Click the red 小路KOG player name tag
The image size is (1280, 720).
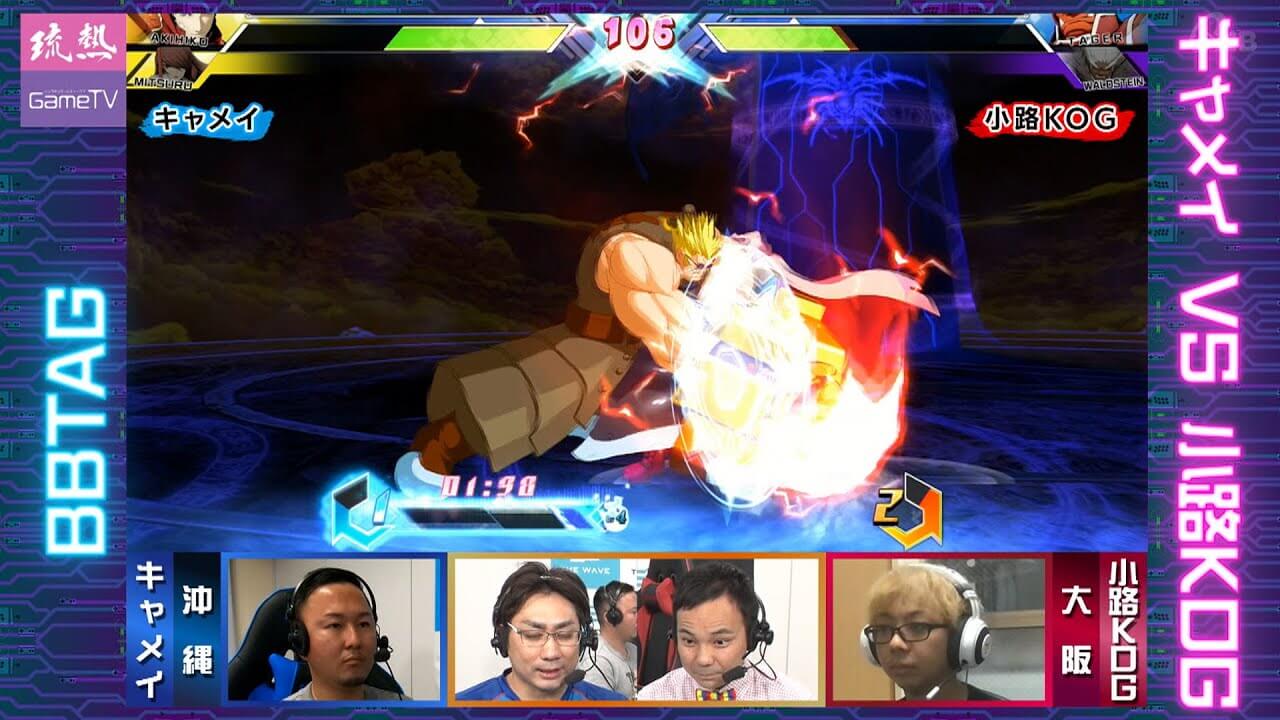point(1050,121)
